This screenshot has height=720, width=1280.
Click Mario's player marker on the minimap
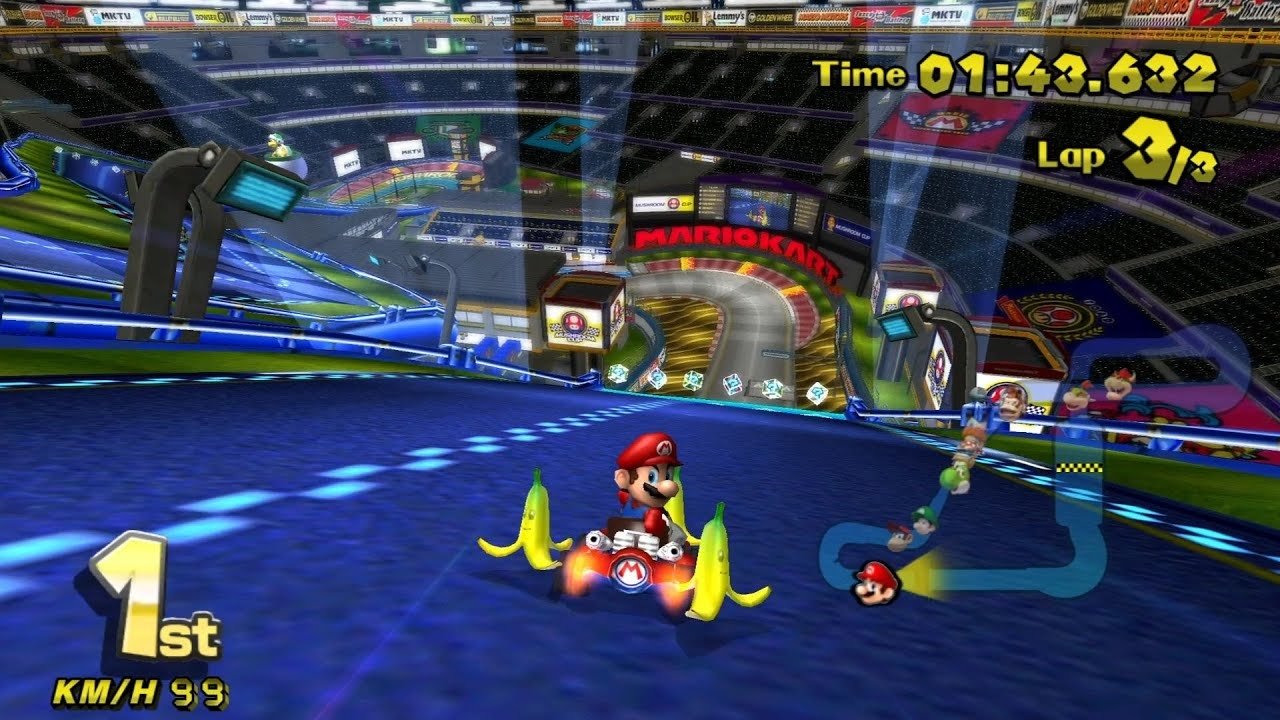coord(874,582)
